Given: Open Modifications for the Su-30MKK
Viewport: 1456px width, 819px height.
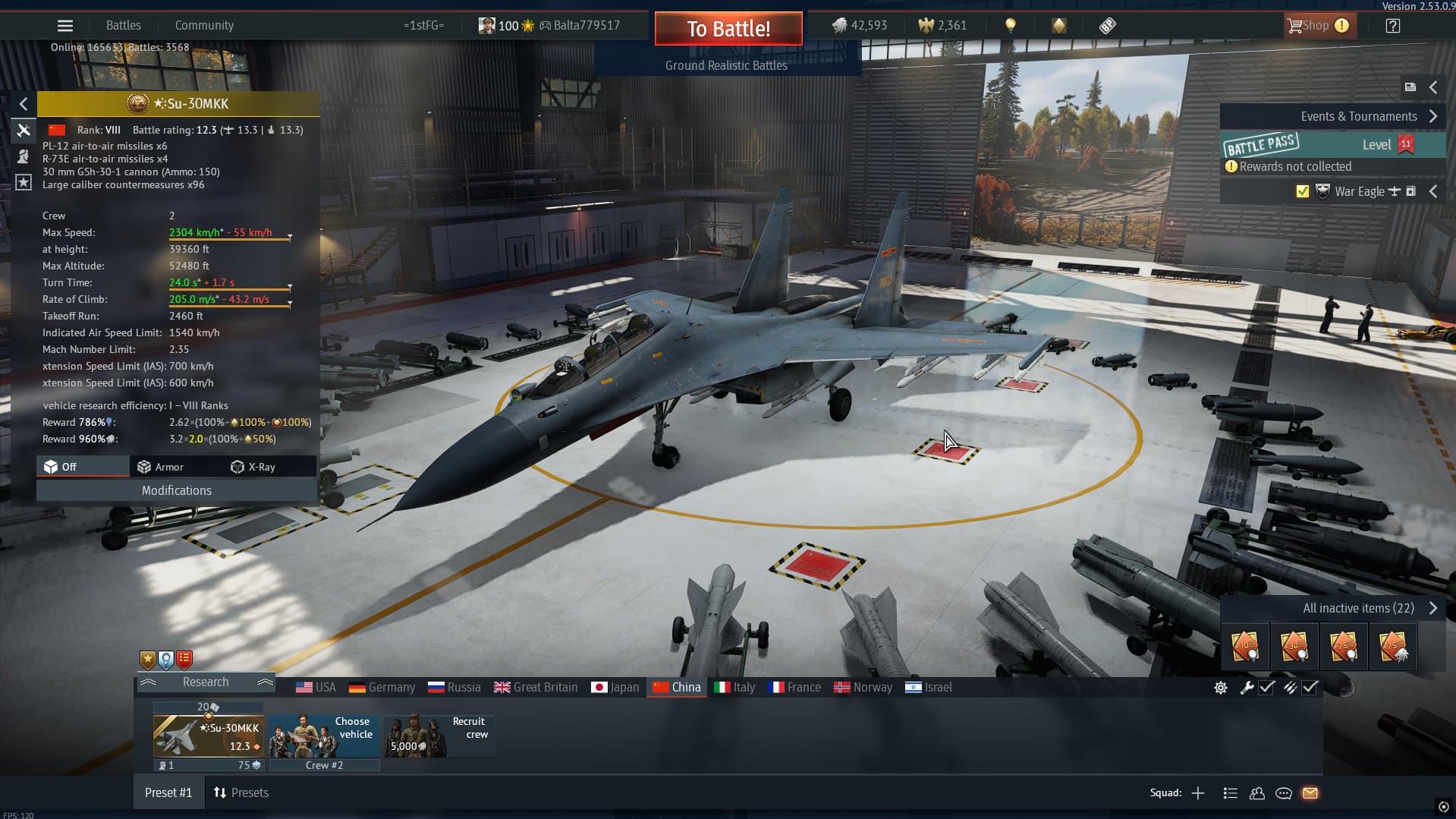Looking at the screenshot, I should click(176, 491).
